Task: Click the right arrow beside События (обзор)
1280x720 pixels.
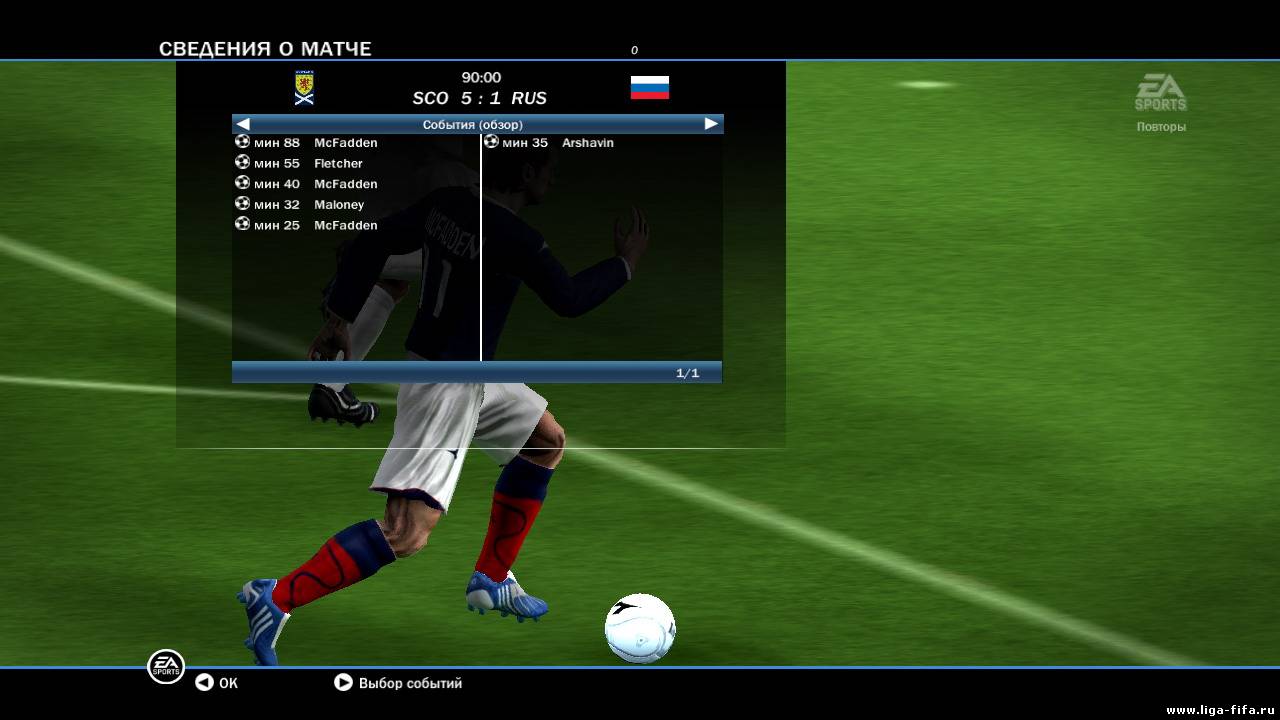Action: coord(711,124)
